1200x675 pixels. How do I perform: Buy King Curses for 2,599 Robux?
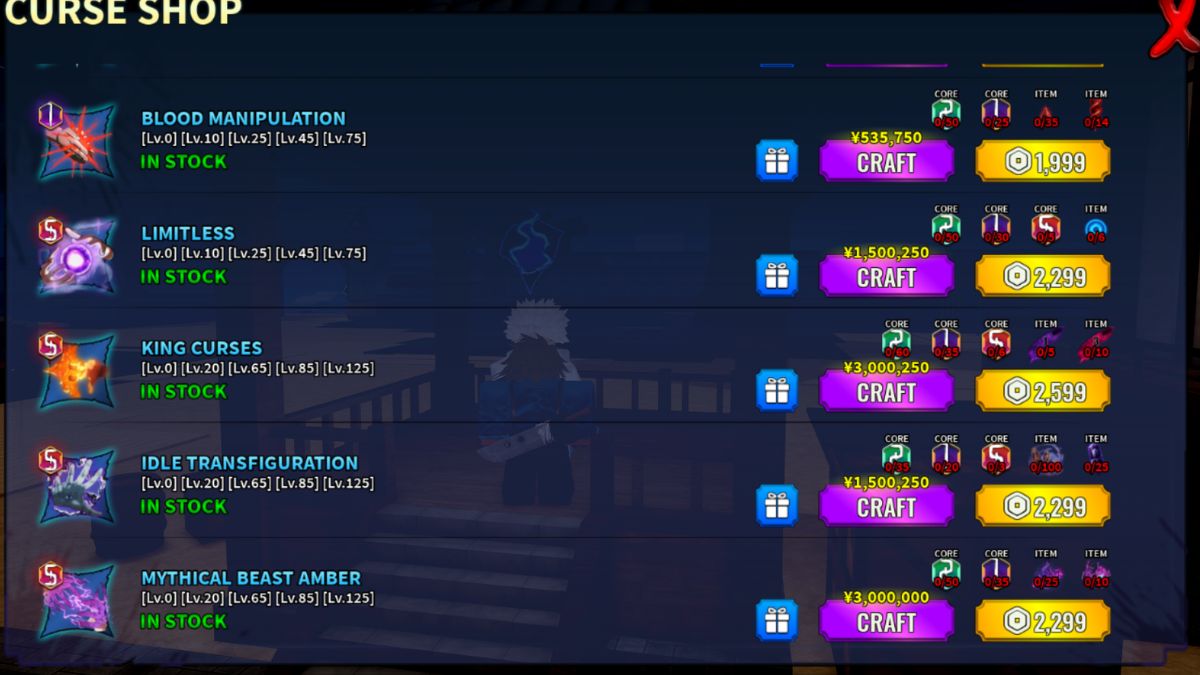pyautogui.click(x=1043, y=392)
